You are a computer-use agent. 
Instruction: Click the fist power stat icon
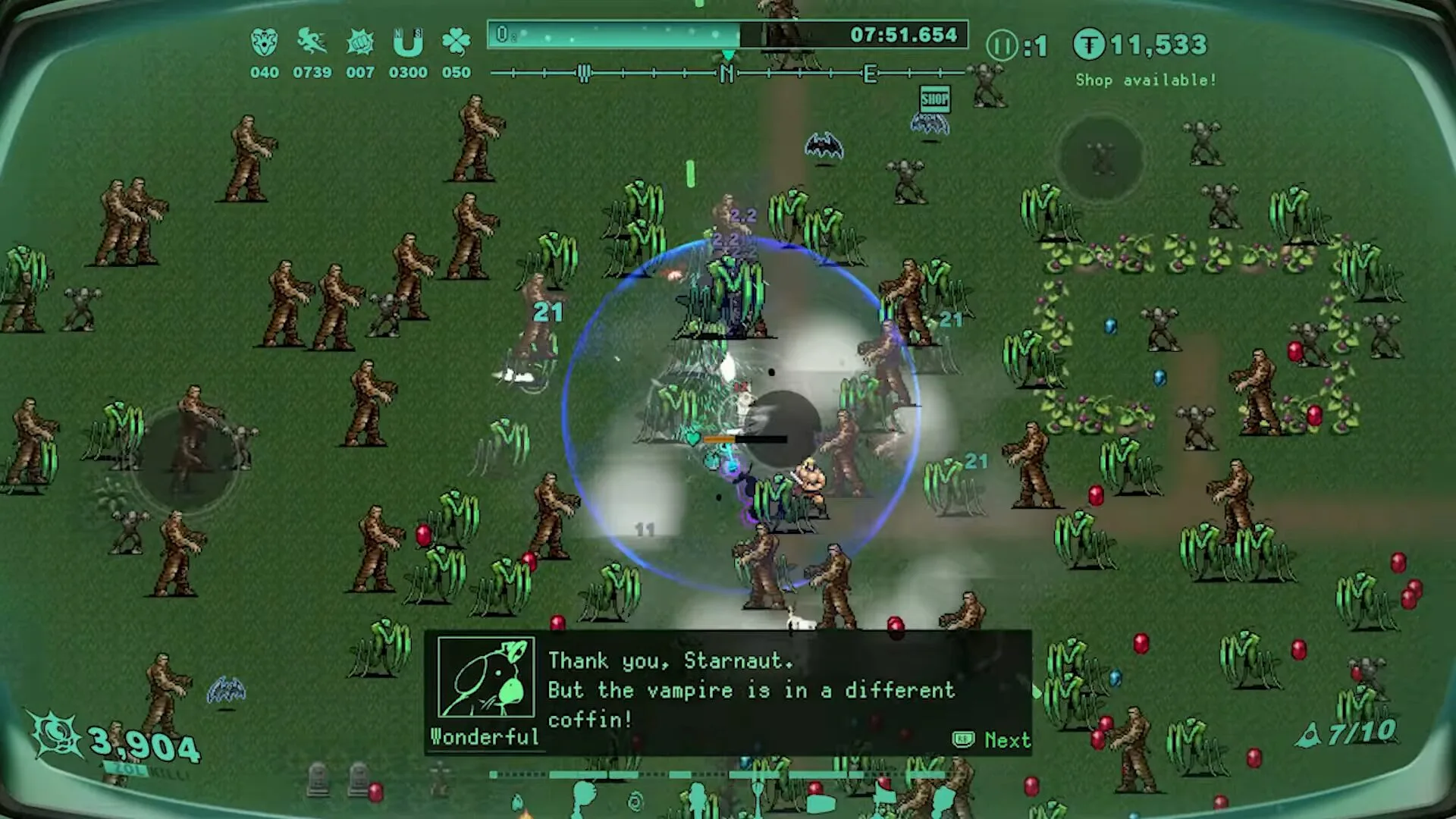pos(359,42)
